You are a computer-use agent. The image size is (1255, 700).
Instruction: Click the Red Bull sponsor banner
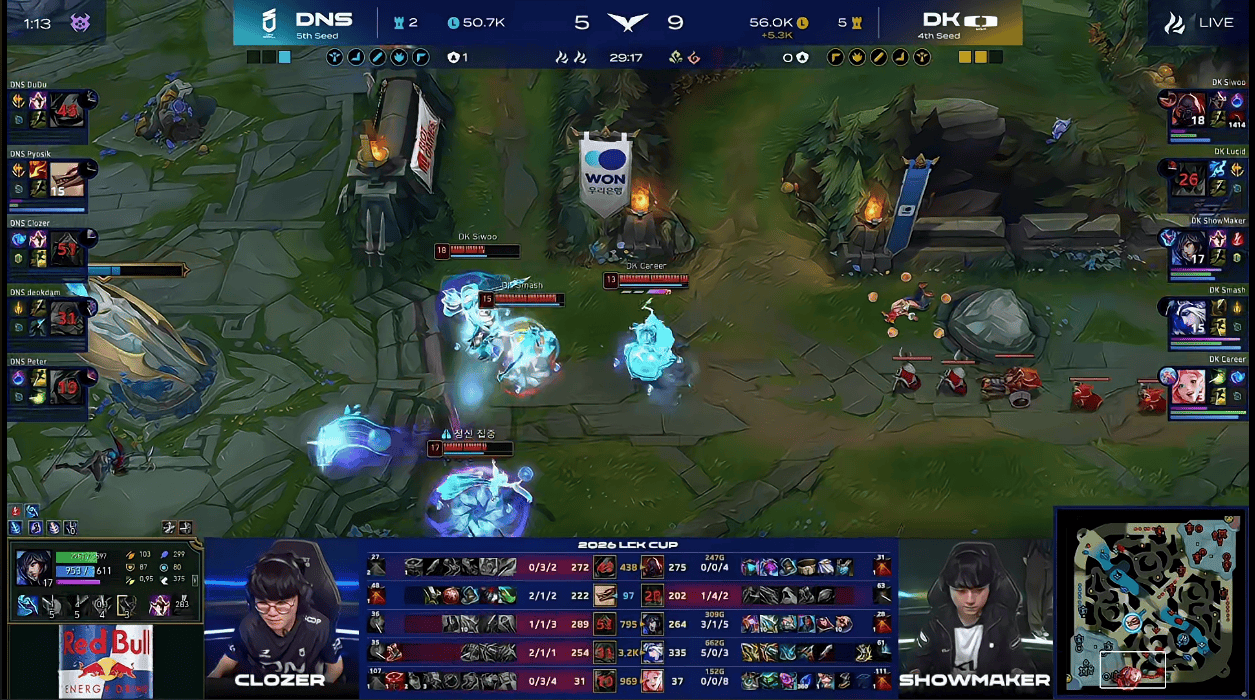[104, 661]
